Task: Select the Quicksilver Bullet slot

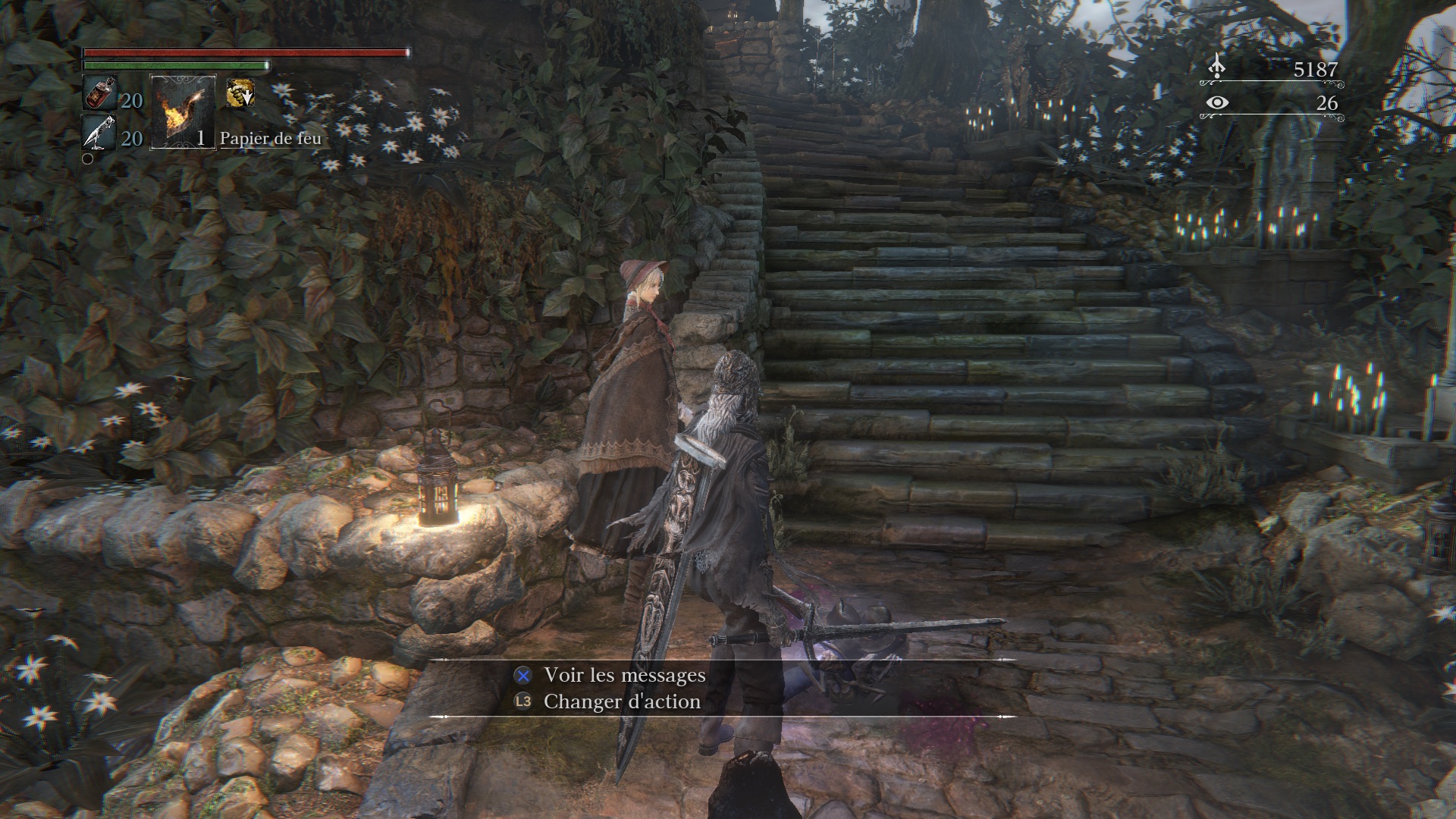Action: 99,134
